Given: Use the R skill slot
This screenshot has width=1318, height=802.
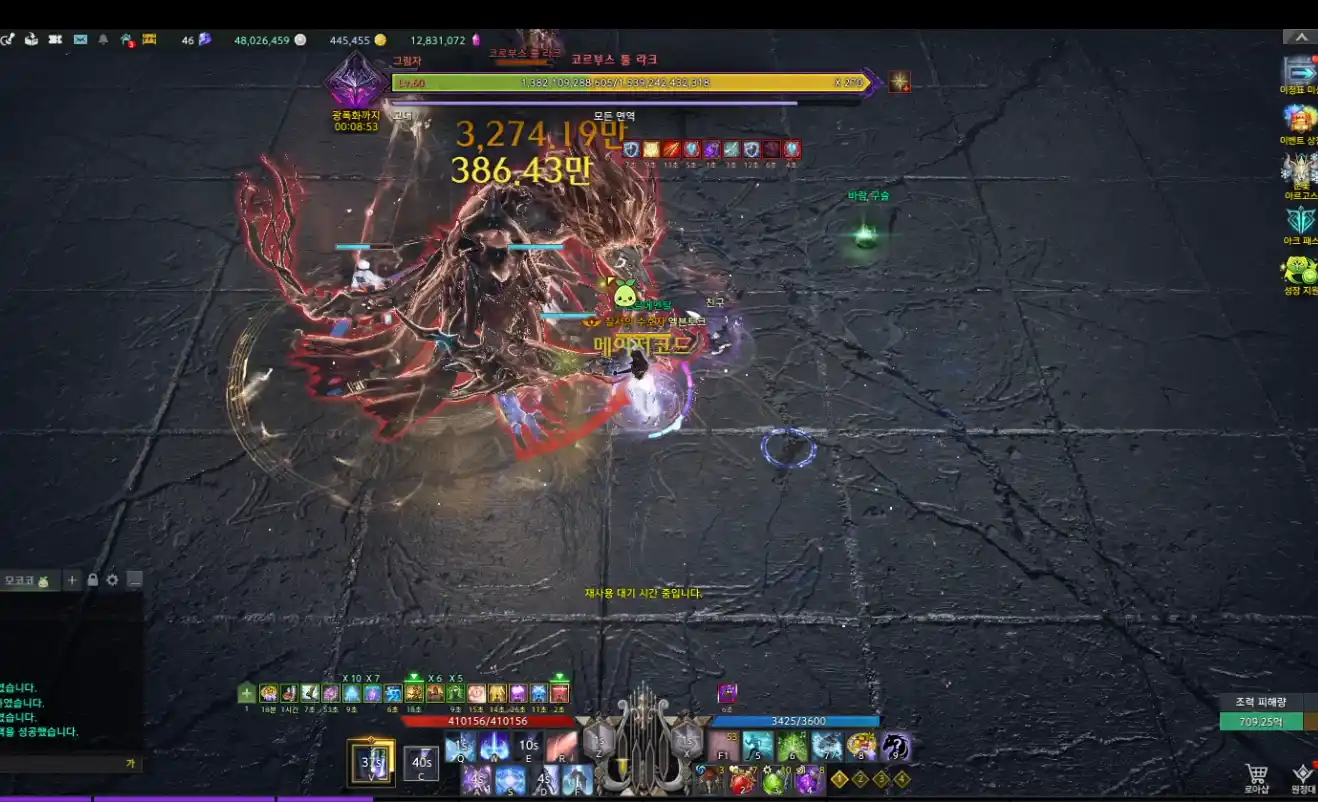Looking at the screenshot, I should tap(561, 746).
